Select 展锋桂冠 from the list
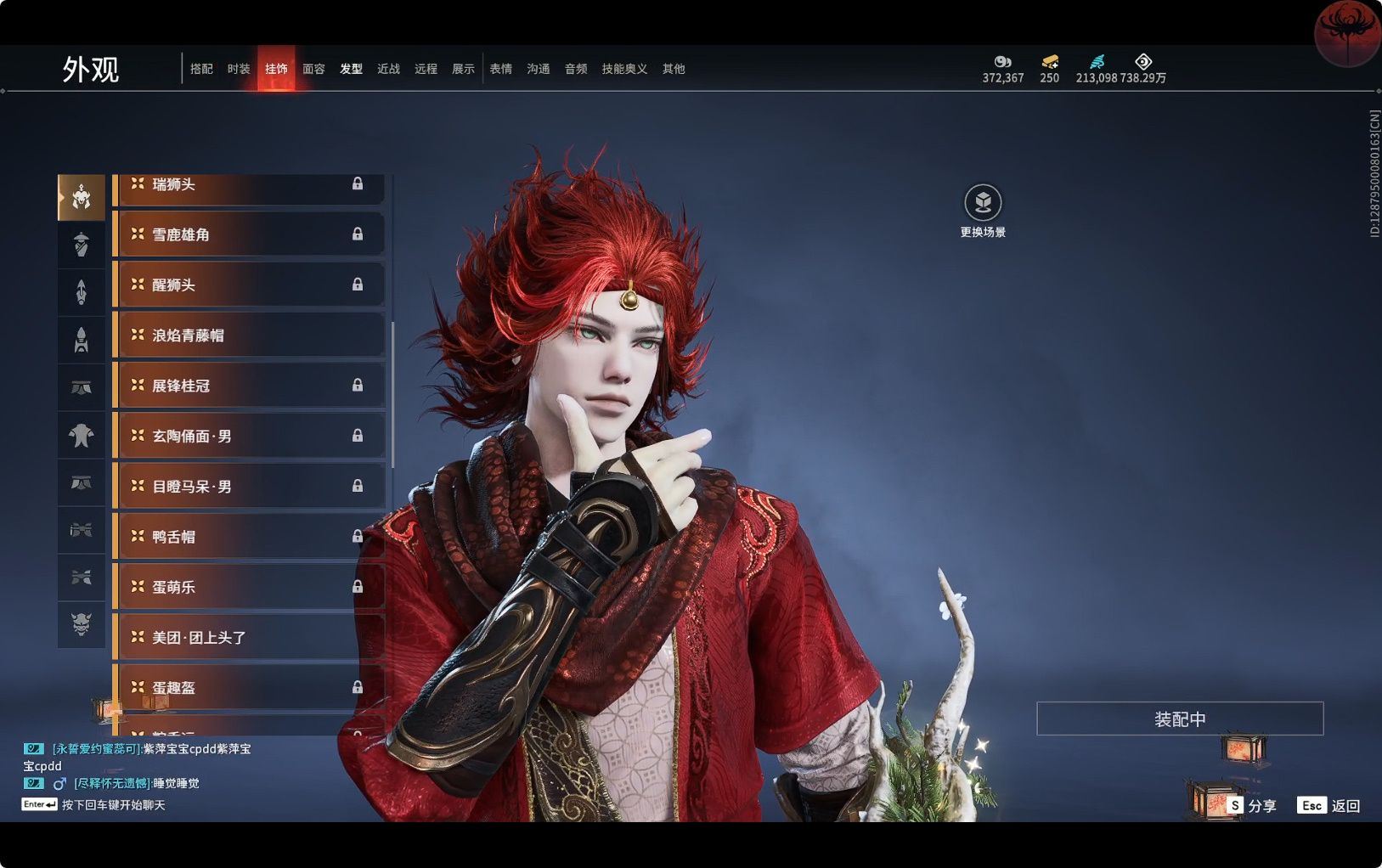The height and width of the screenshot is (868, 1382). coord(249,386)
